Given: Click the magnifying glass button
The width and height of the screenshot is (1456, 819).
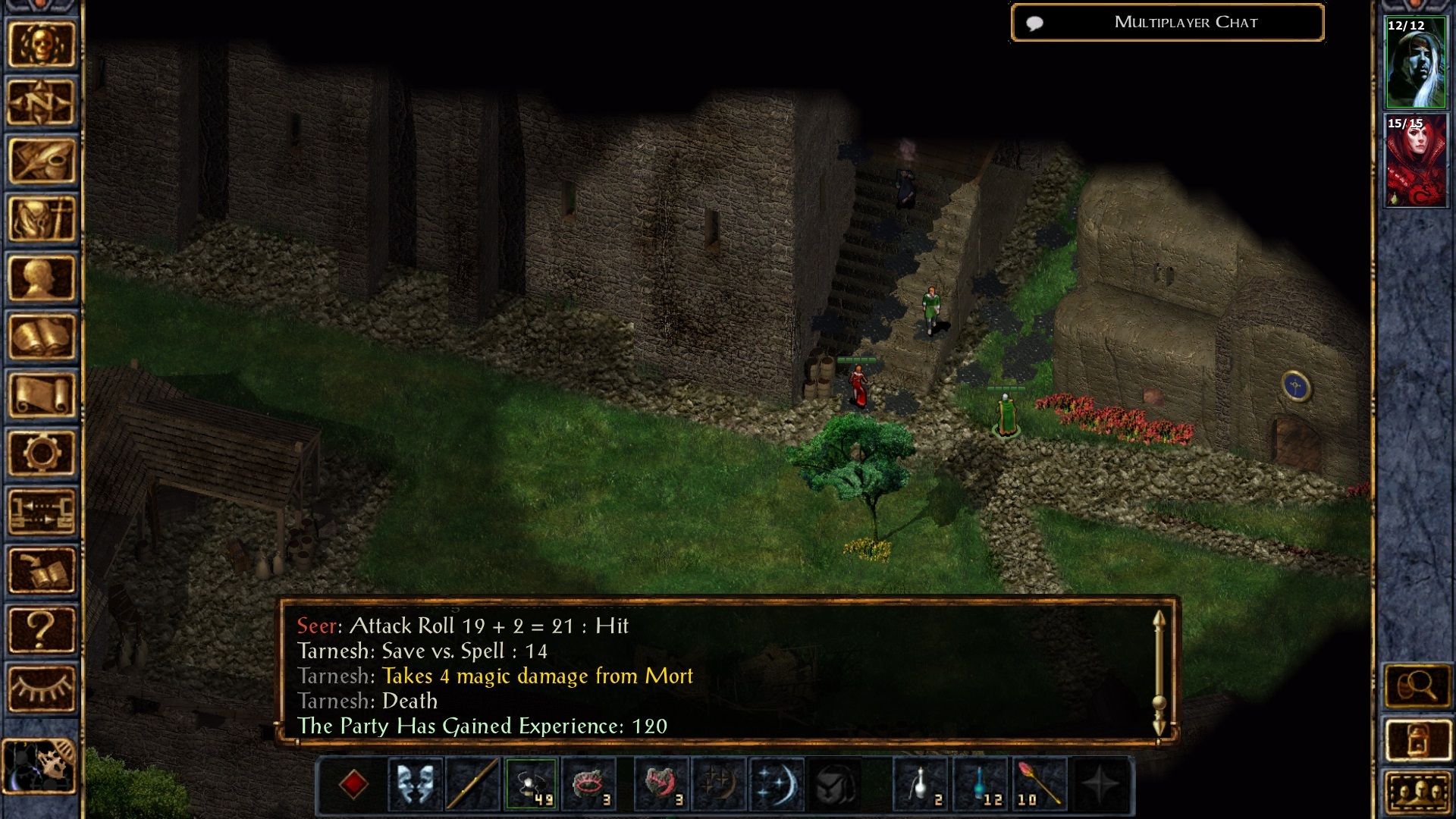Looking at the screenshot, I should [x=1417, y=687].
